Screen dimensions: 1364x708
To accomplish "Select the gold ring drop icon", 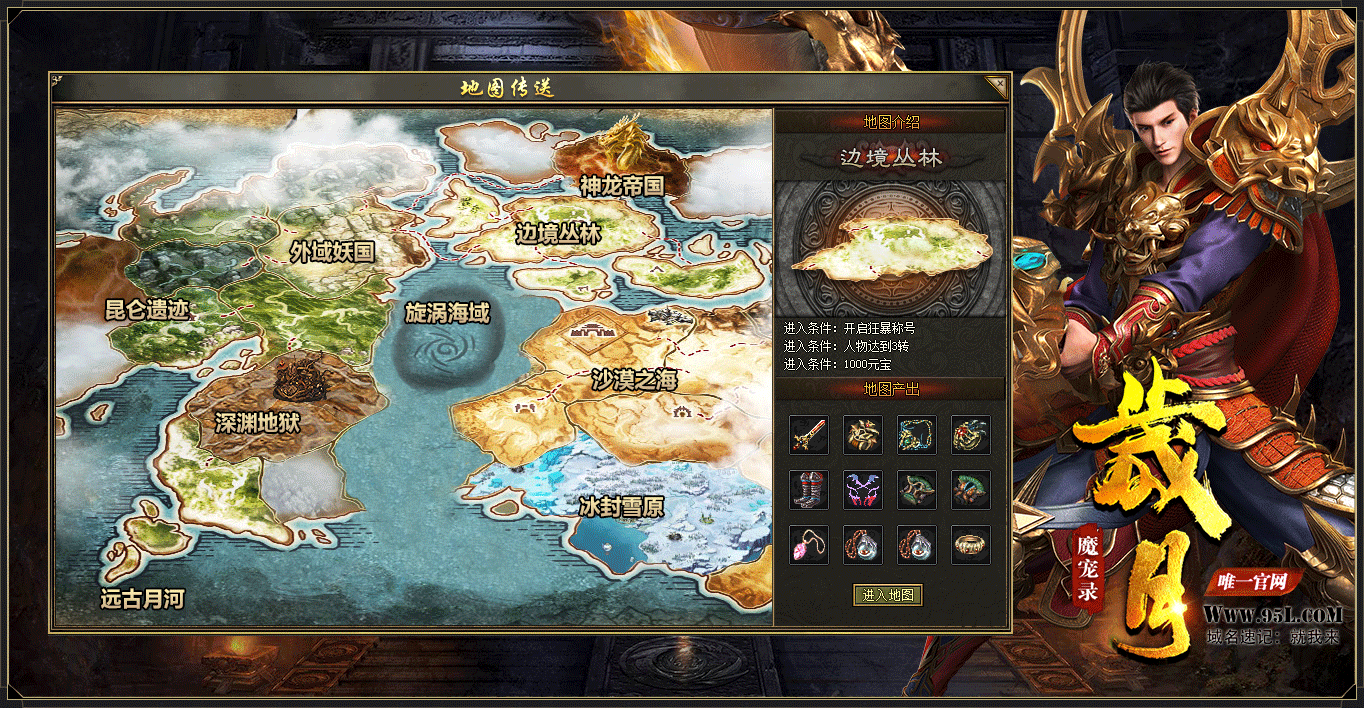I will (970, 545).
